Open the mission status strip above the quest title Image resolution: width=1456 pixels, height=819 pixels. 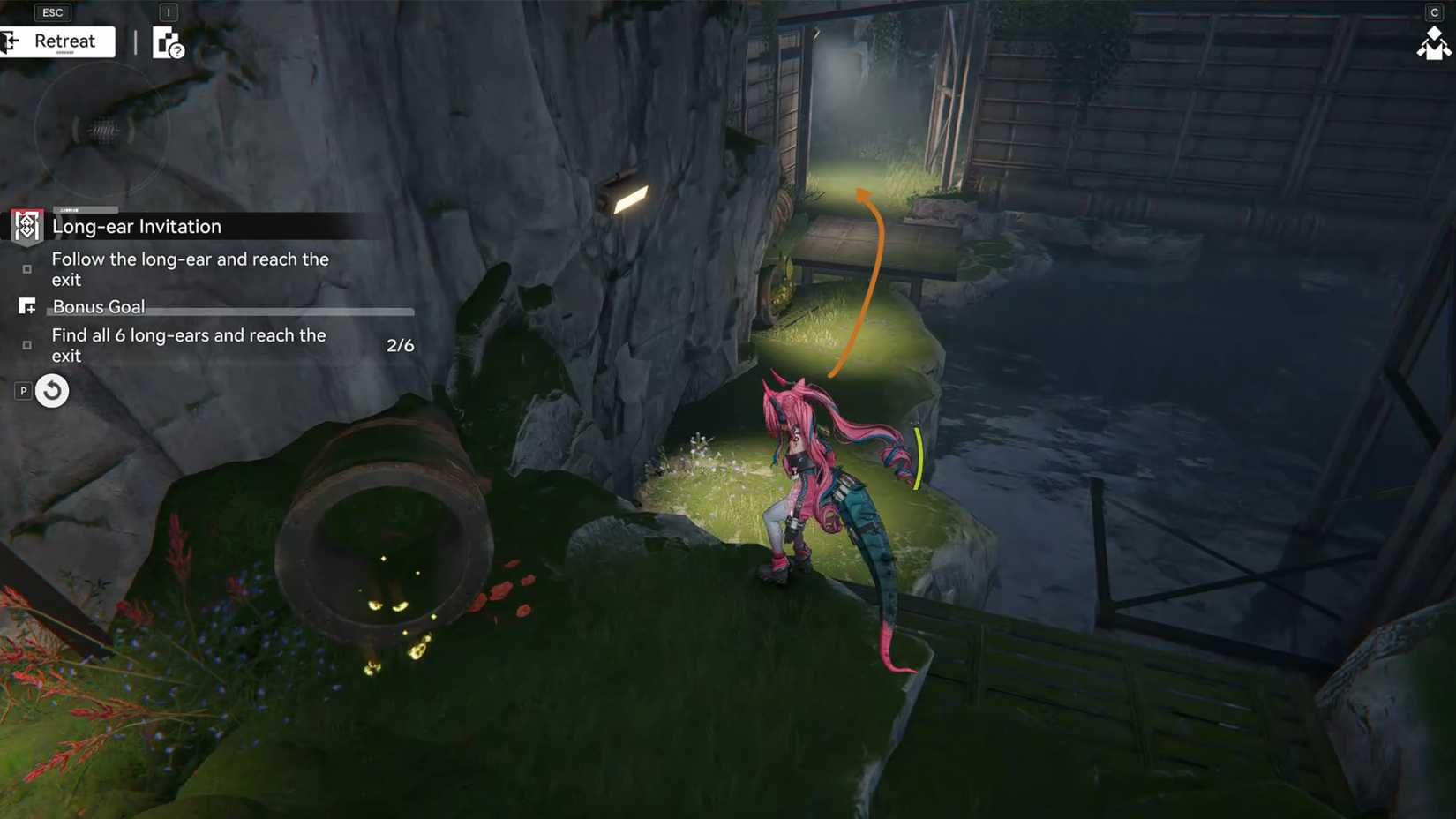[86, 209]
